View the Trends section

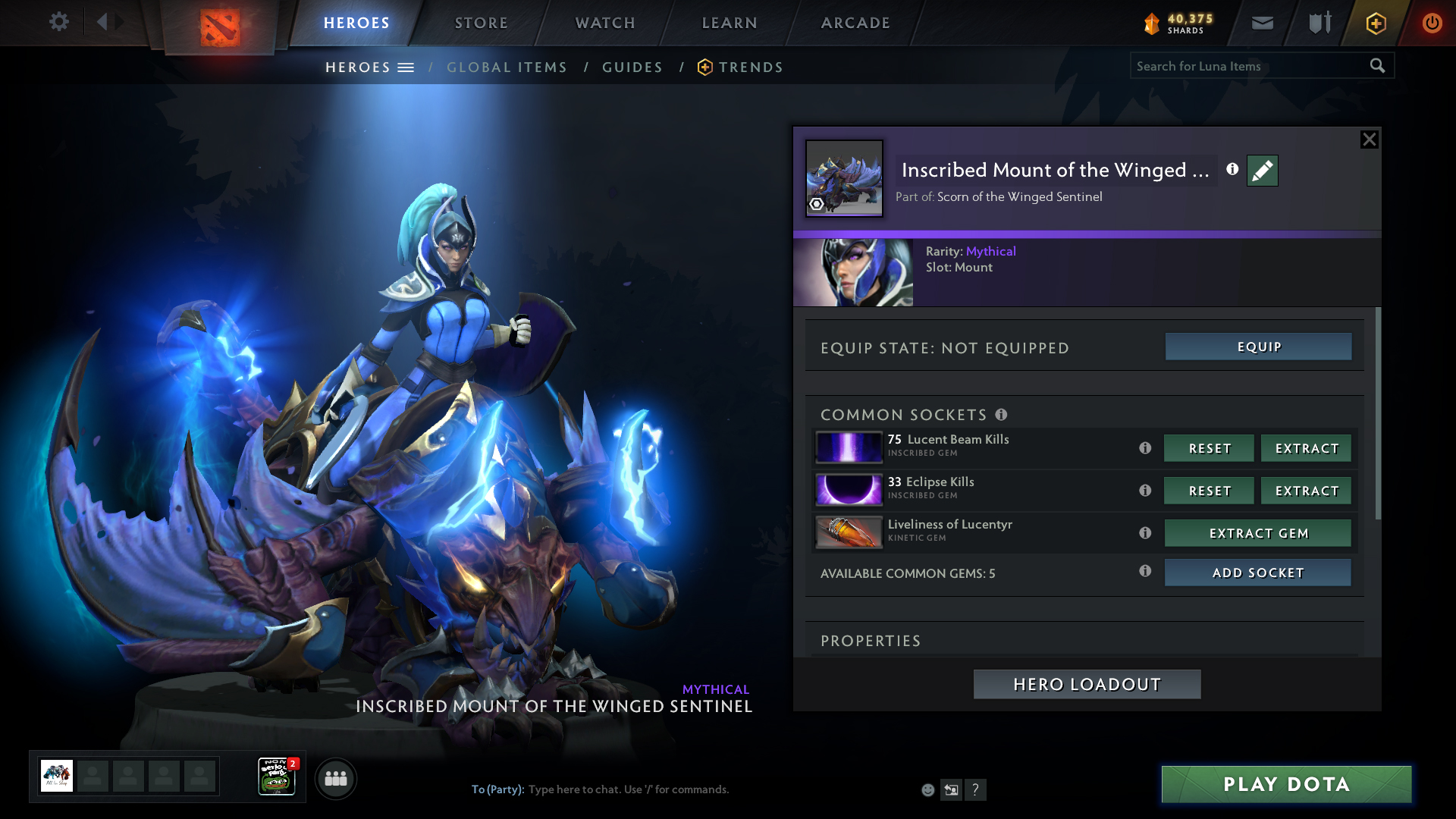(750, 67)
